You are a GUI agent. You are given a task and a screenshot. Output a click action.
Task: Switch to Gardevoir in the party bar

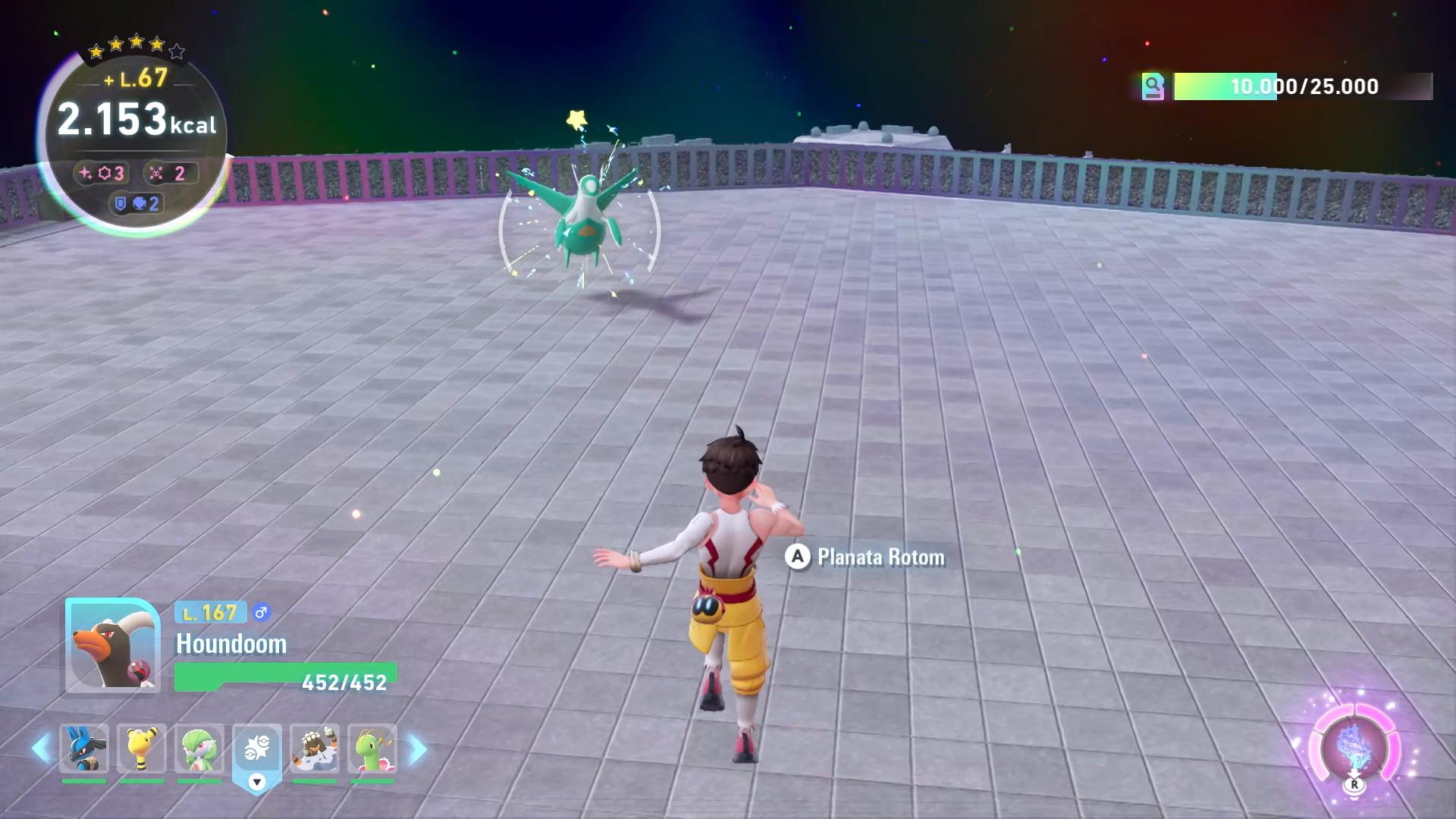click(199, 748)
